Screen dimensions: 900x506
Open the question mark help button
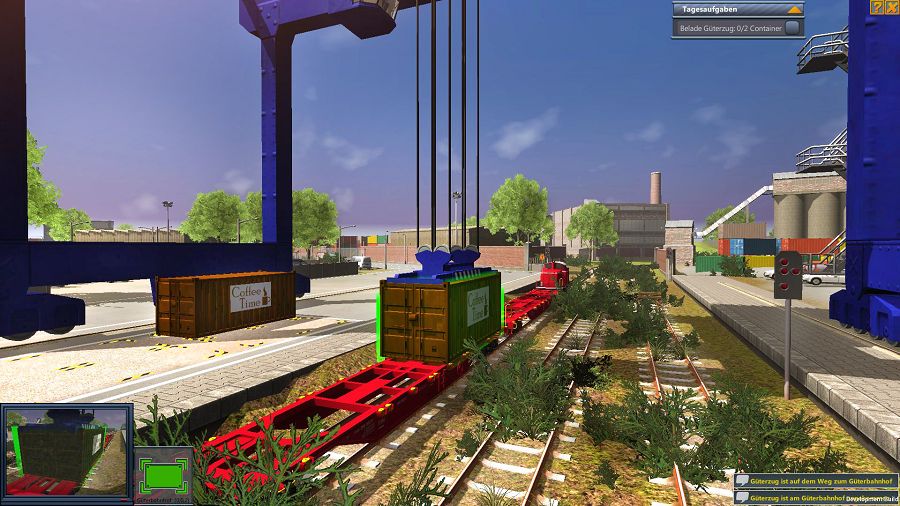coord(877,7)
